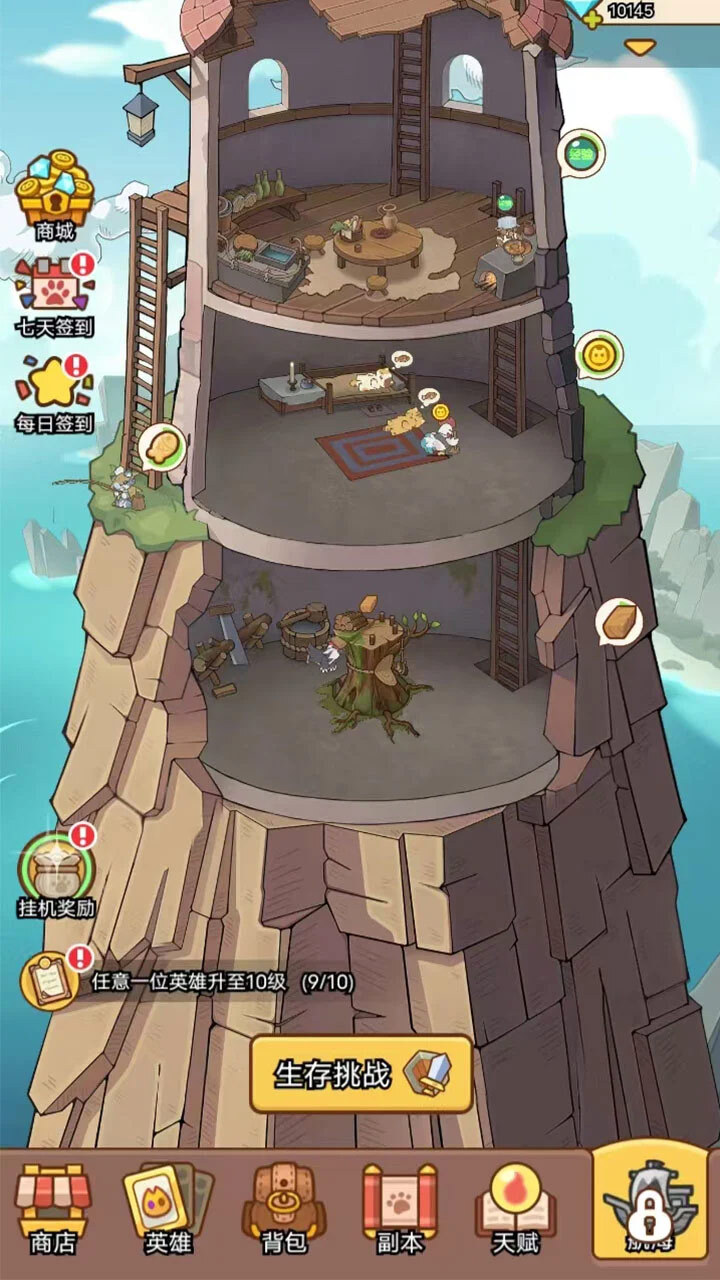Collect the green 经验 experience bubble

point(581,154)
